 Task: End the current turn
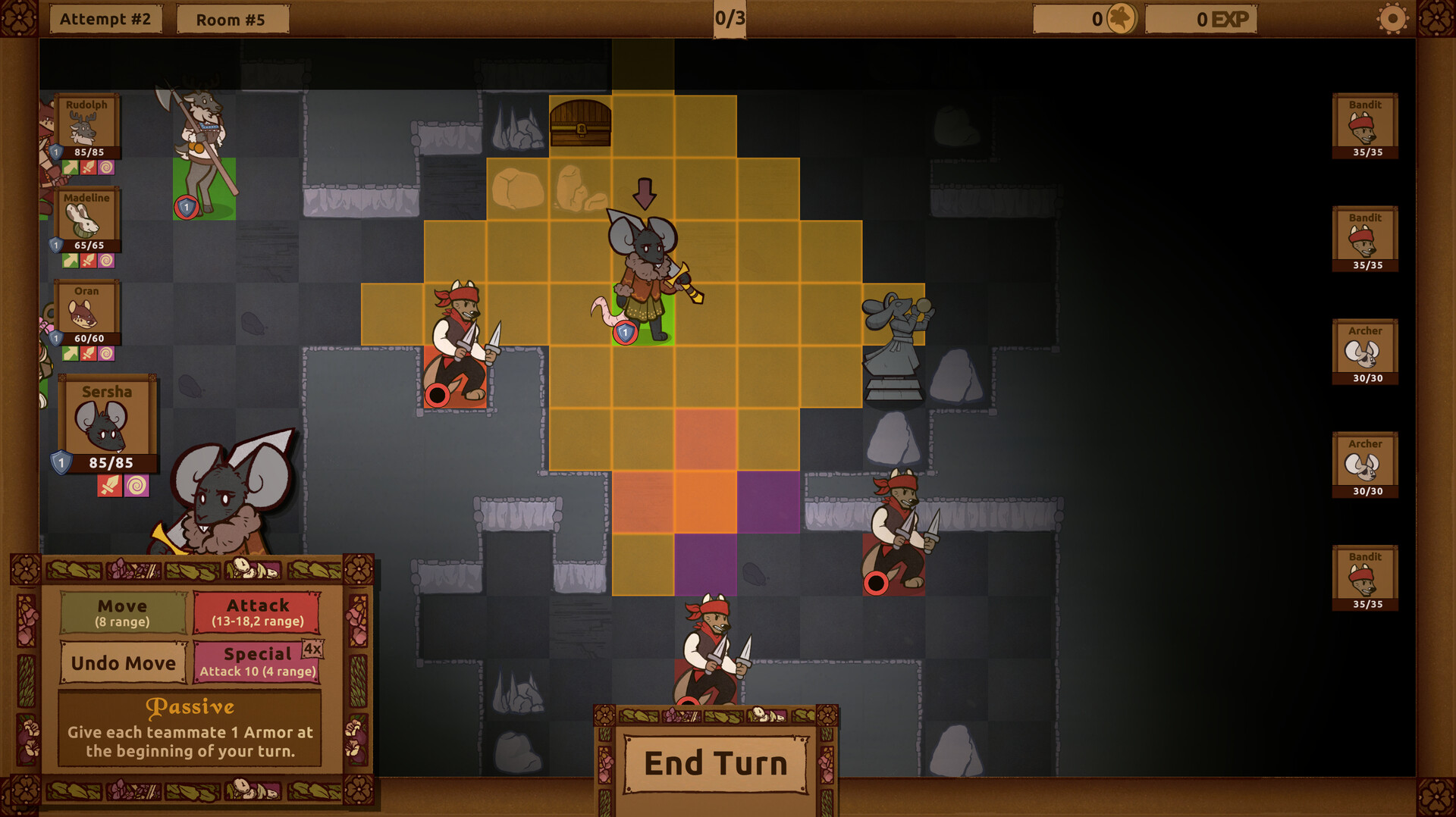715,763
